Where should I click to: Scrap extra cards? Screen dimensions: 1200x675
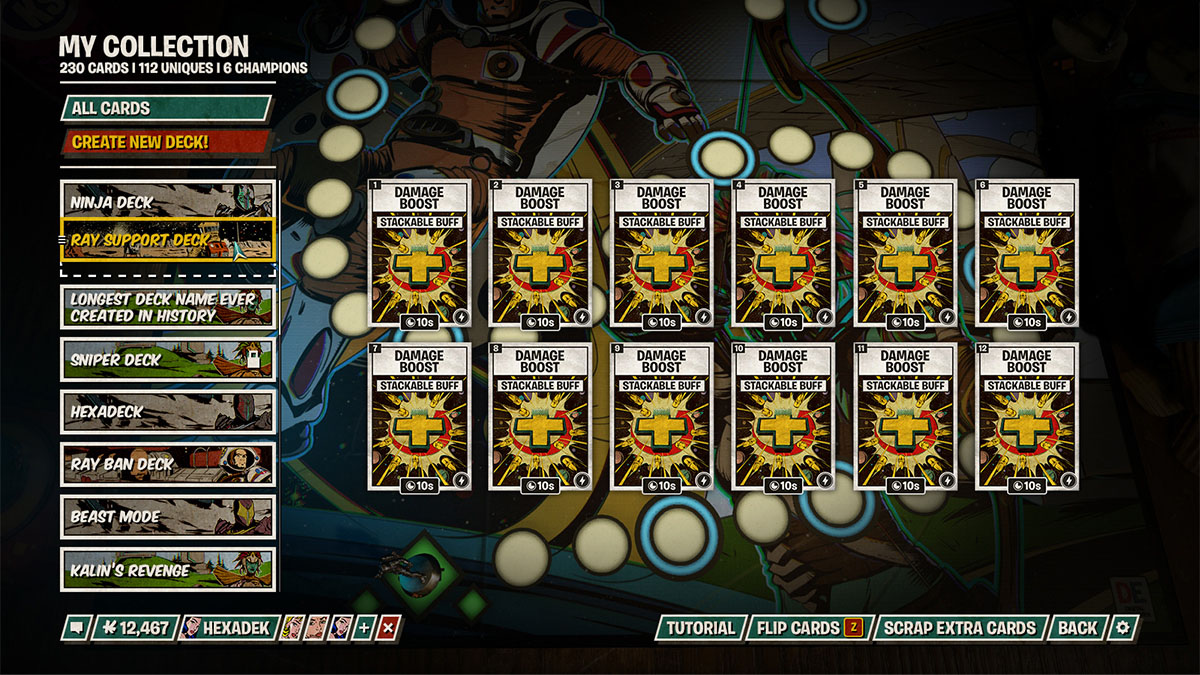click(x=959, y=628)
